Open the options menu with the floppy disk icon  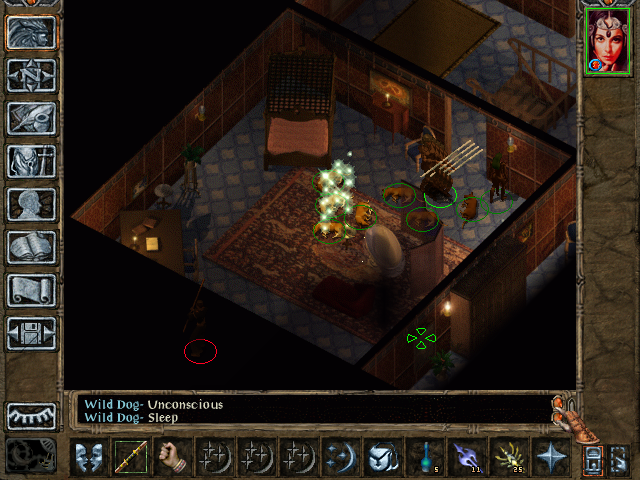(x=32, y=333)
